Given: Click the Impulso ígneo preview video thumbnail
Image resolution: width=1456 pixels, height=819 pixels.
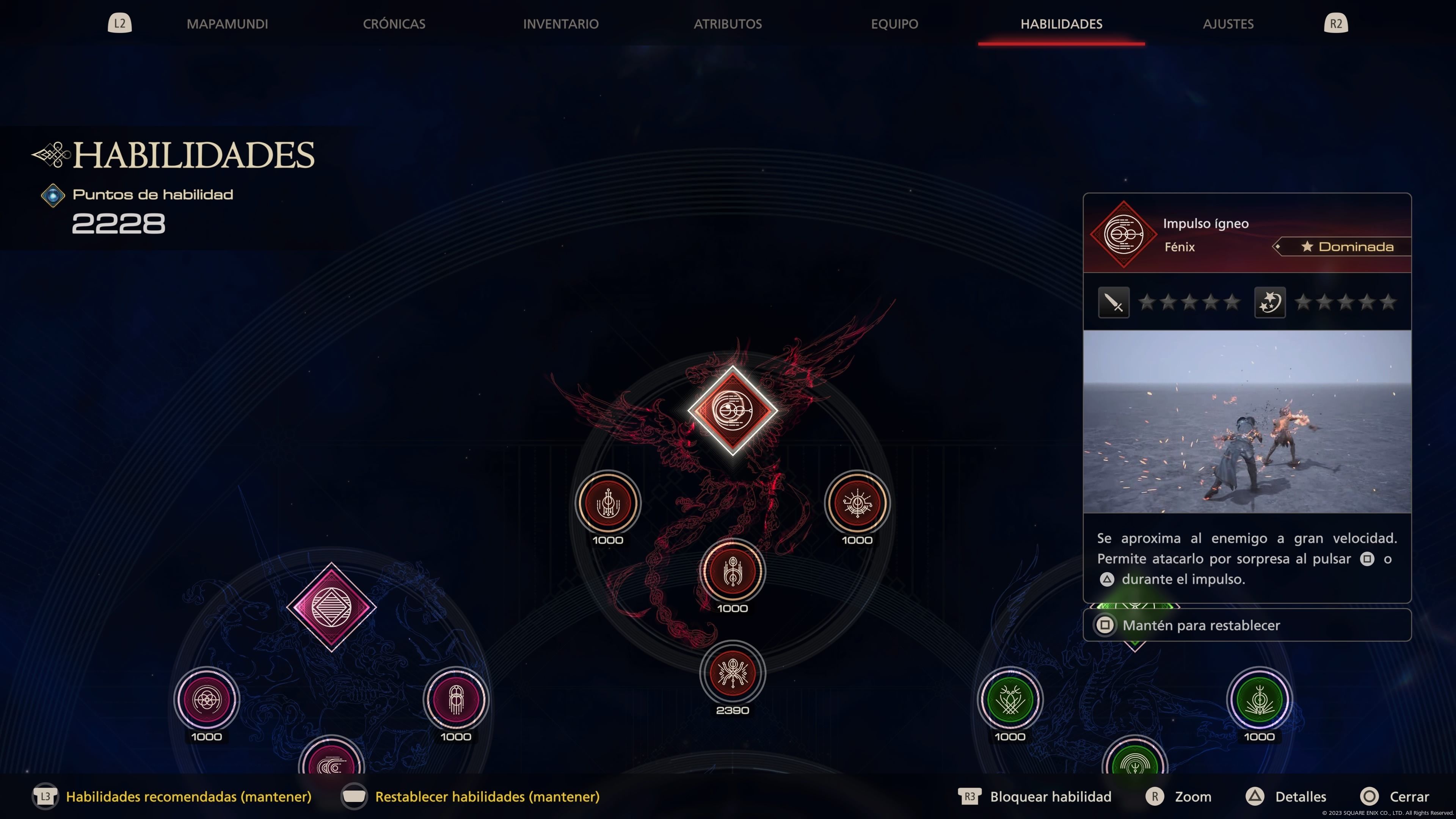Looking at the screenshot, I should point(1247,422).
